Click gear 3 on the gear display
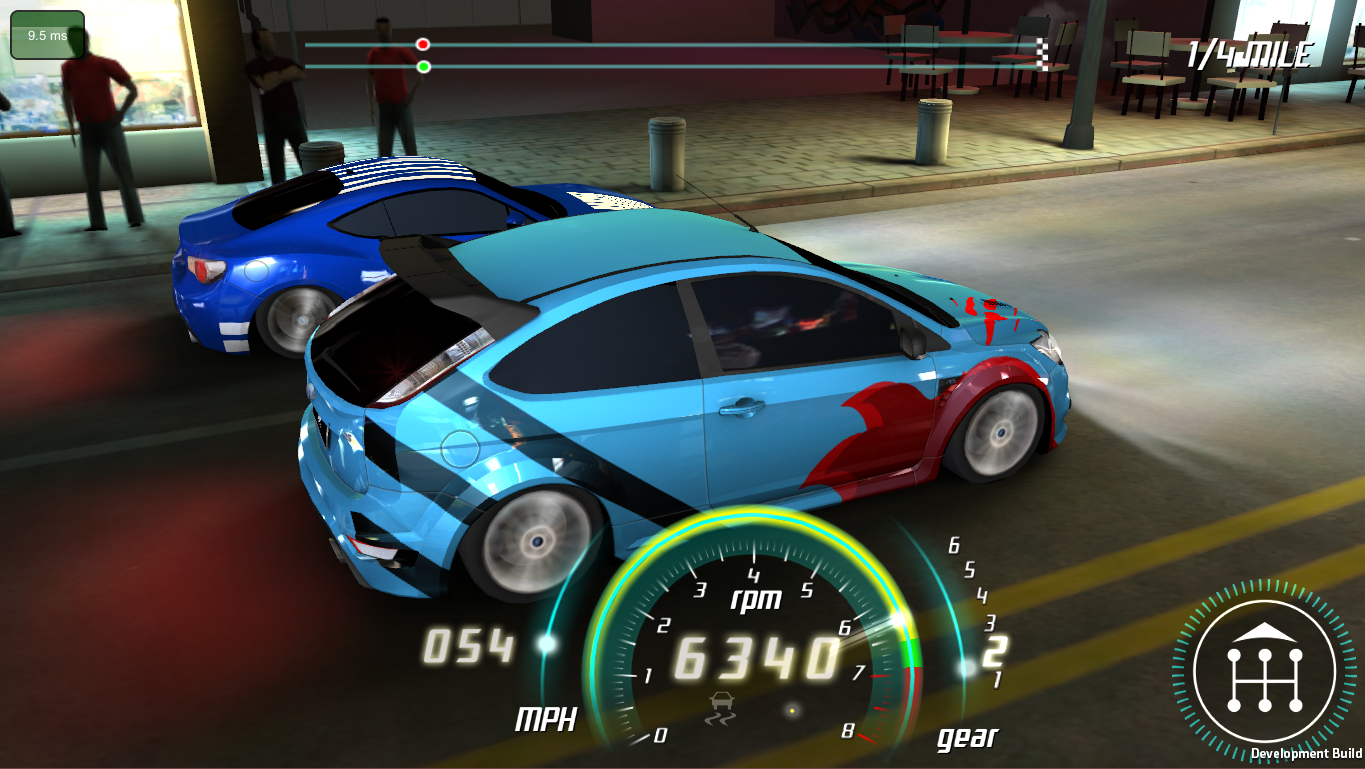This screenshot has height=769, width=1365. click(989, 624)
